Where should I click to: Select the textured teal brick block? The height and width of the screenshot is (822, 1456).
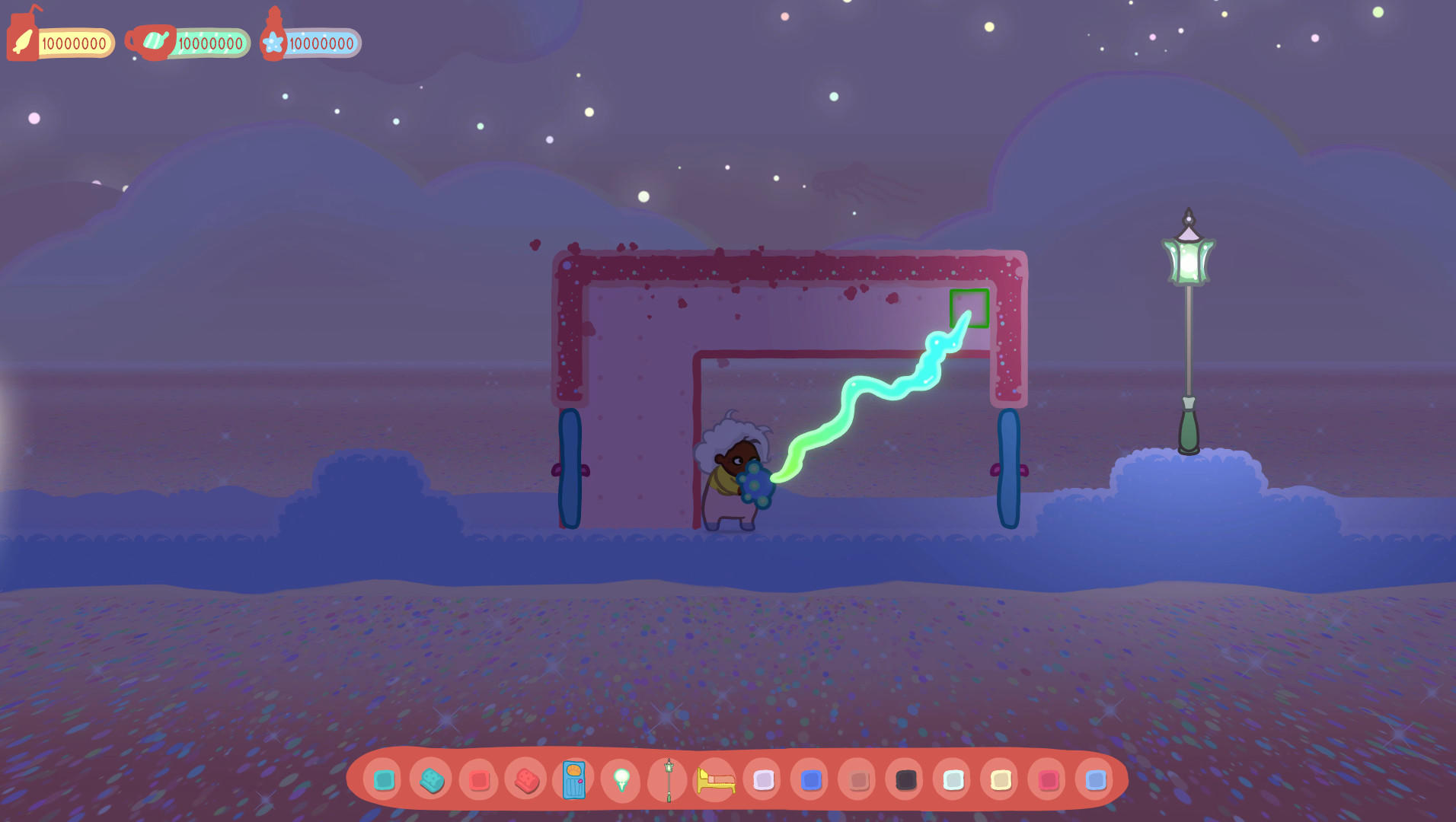coord(431,780)
